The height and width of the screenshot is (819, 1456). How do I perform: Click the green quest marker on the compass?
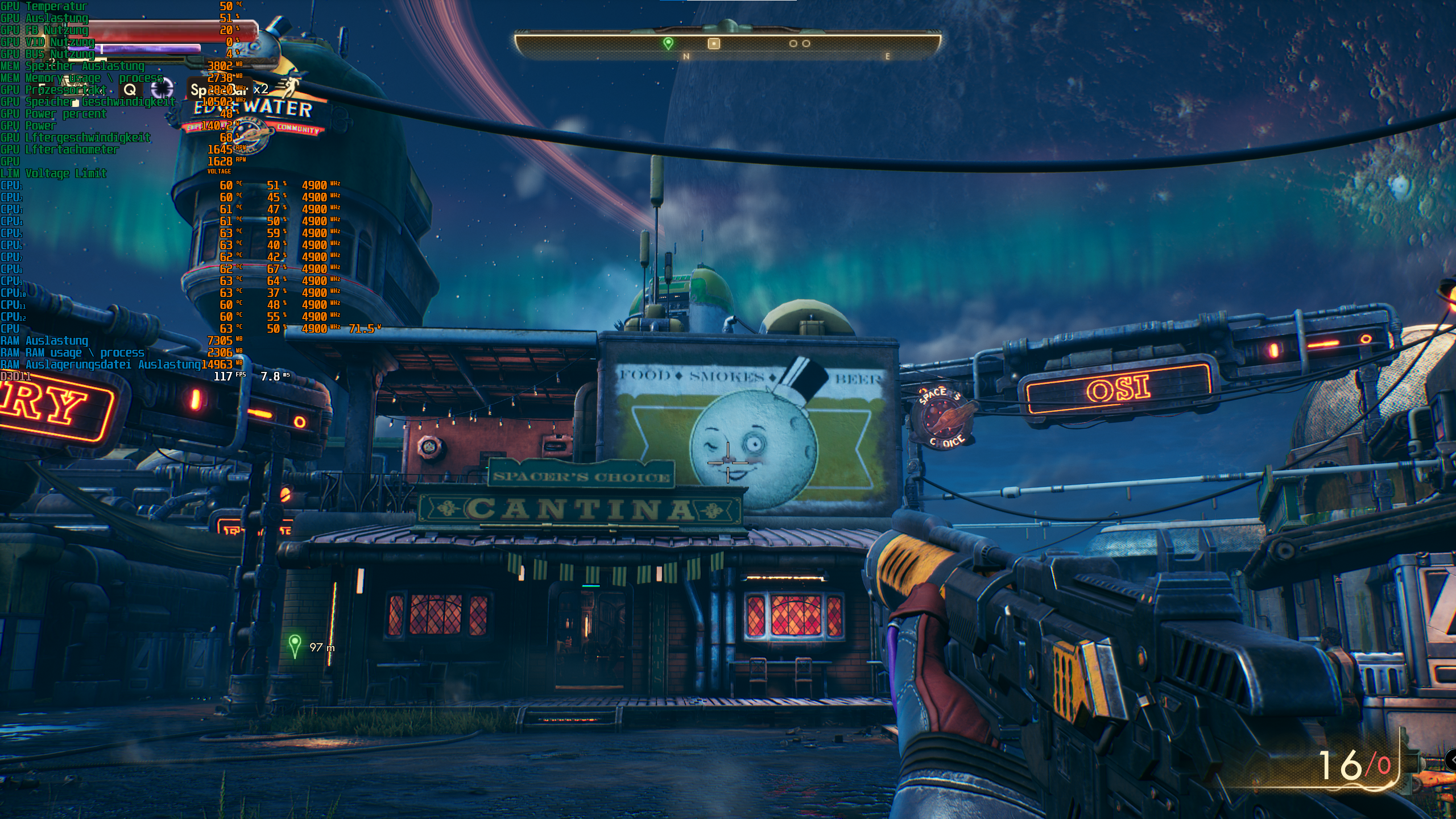point(668,43)
